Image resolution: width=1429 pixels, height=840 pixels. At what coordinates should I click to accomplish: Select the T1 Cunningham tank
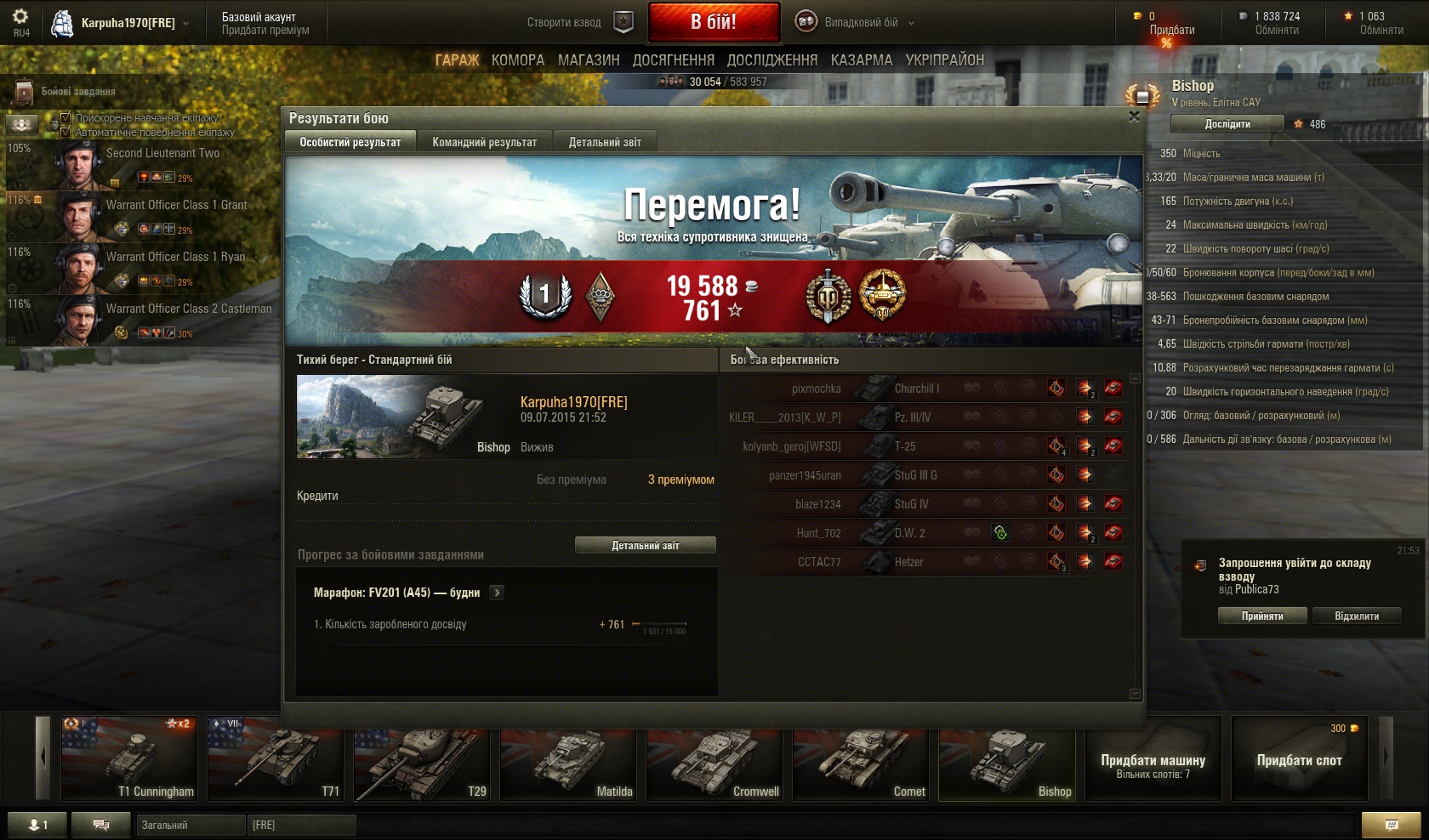[x=129, y=759]
